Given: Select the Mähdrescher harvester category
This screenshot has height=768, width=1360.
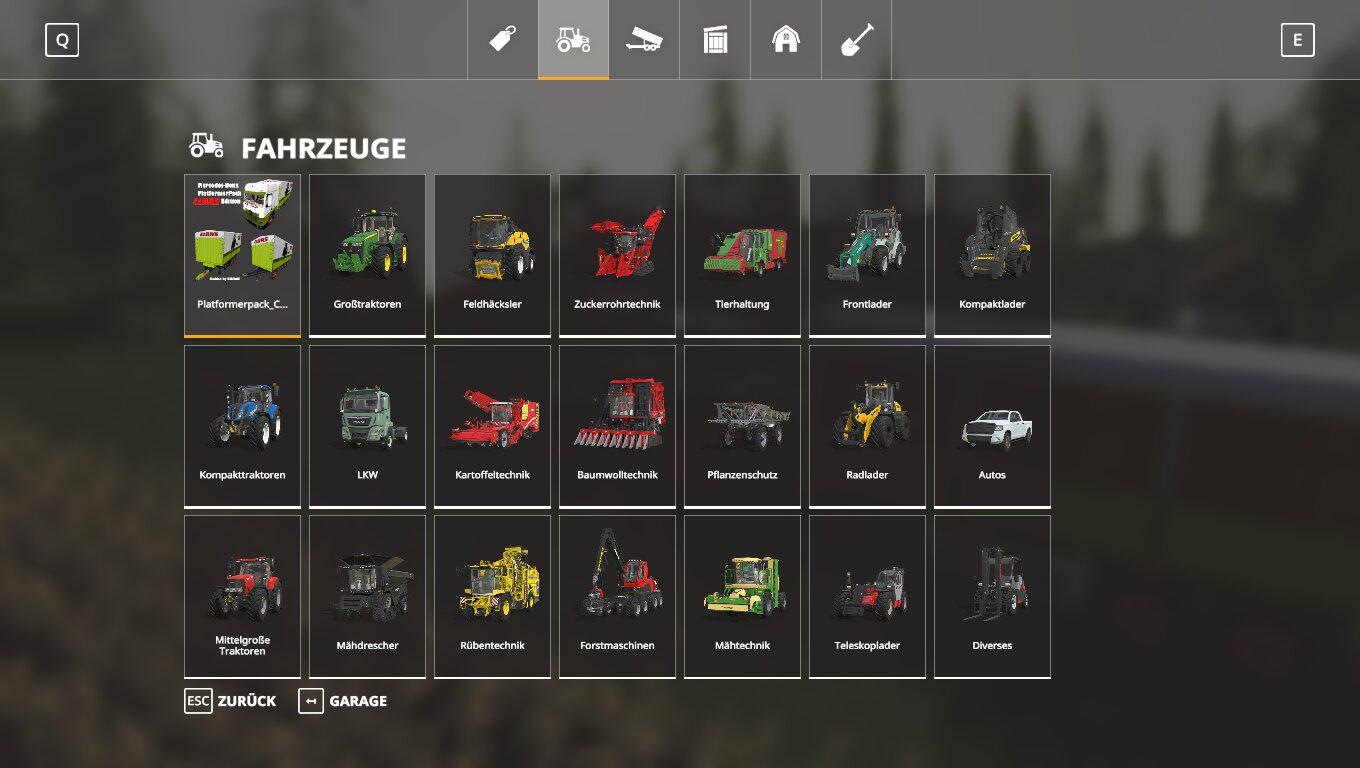Looking at the screenshot, I should (x=367, y=596).
